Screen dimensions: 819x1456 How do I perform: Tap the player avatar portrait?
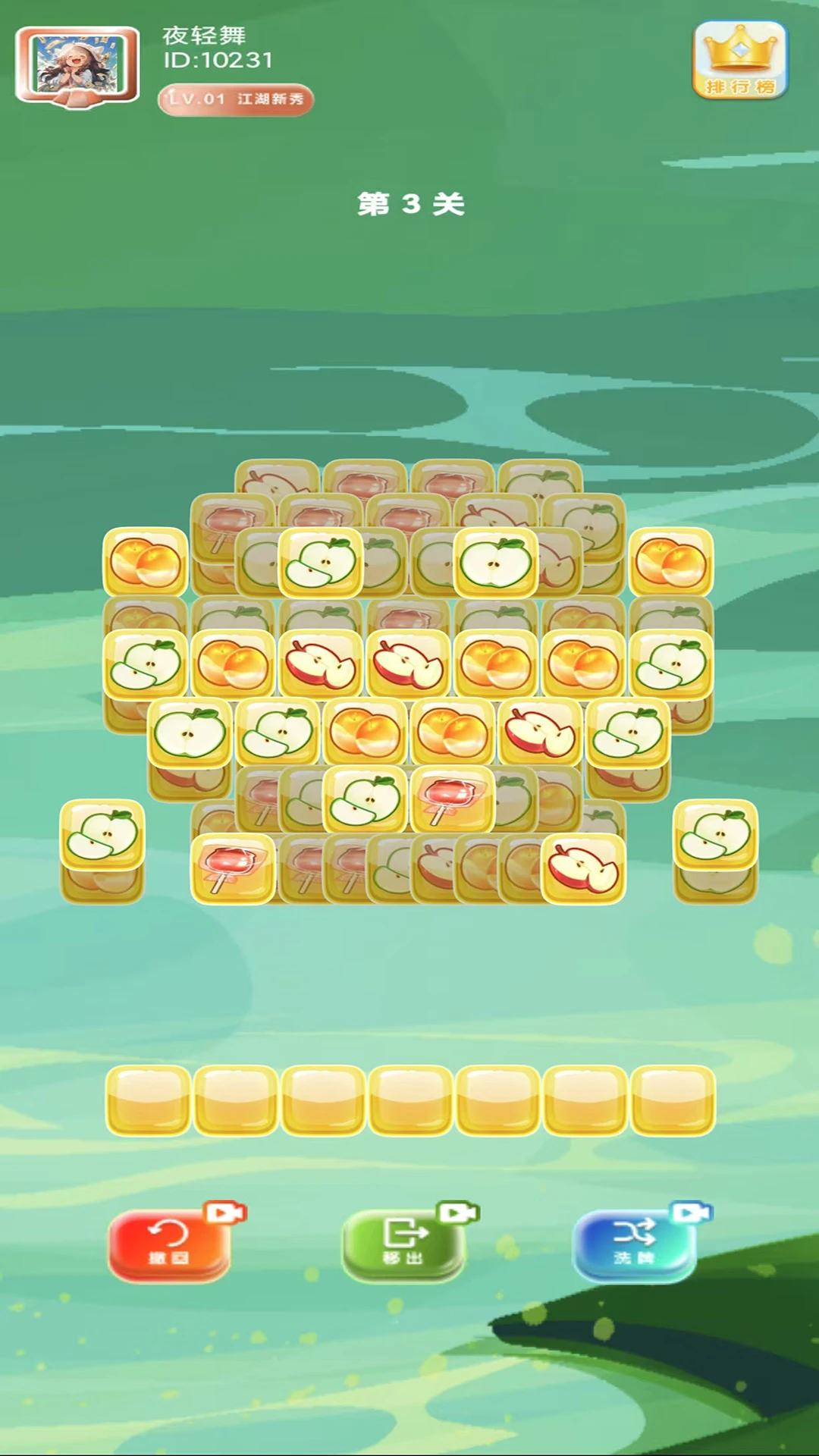pos(77,65)
